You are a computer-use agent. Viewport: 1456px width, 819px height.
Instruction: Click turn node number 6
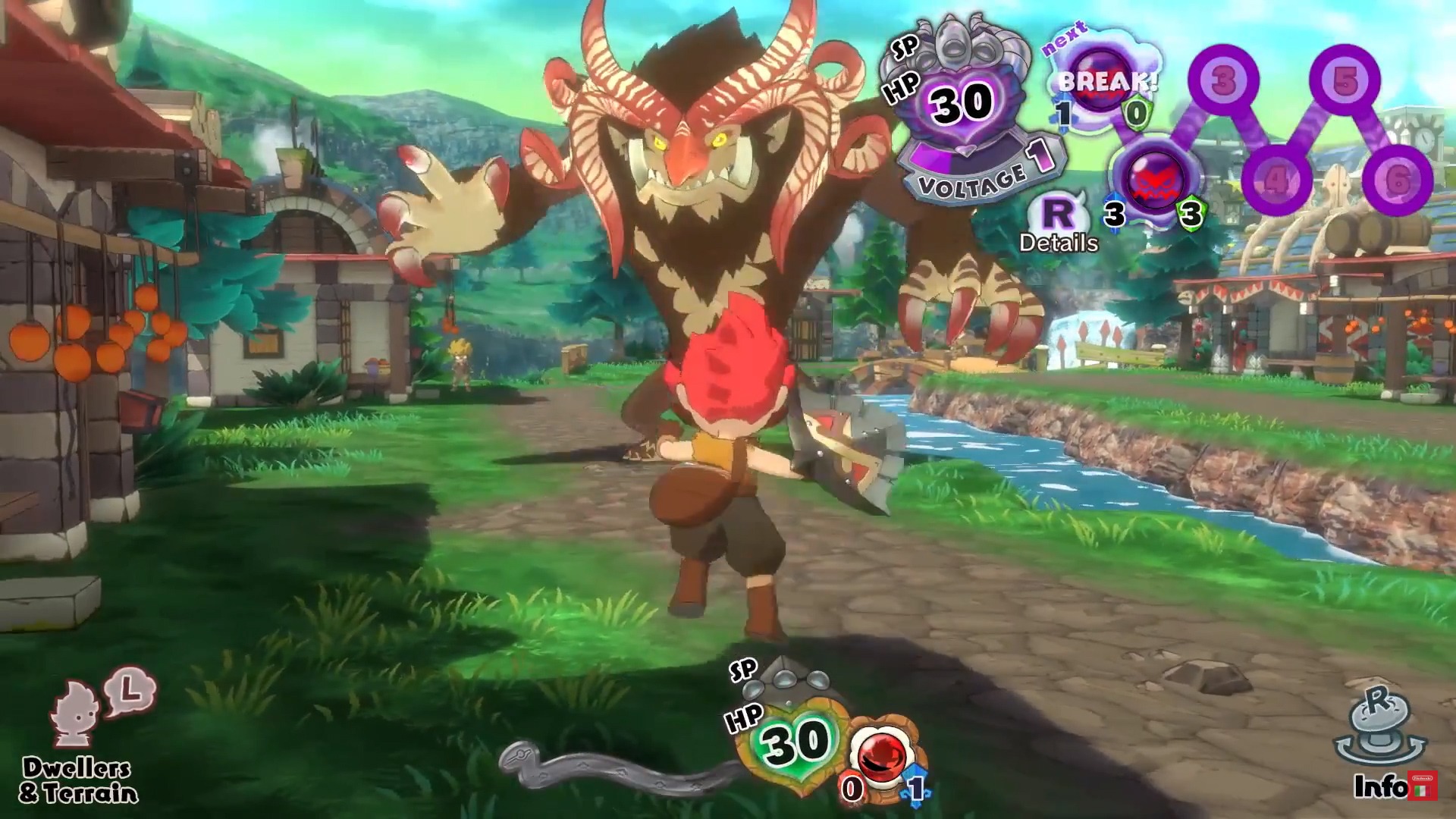(1397, 180)
